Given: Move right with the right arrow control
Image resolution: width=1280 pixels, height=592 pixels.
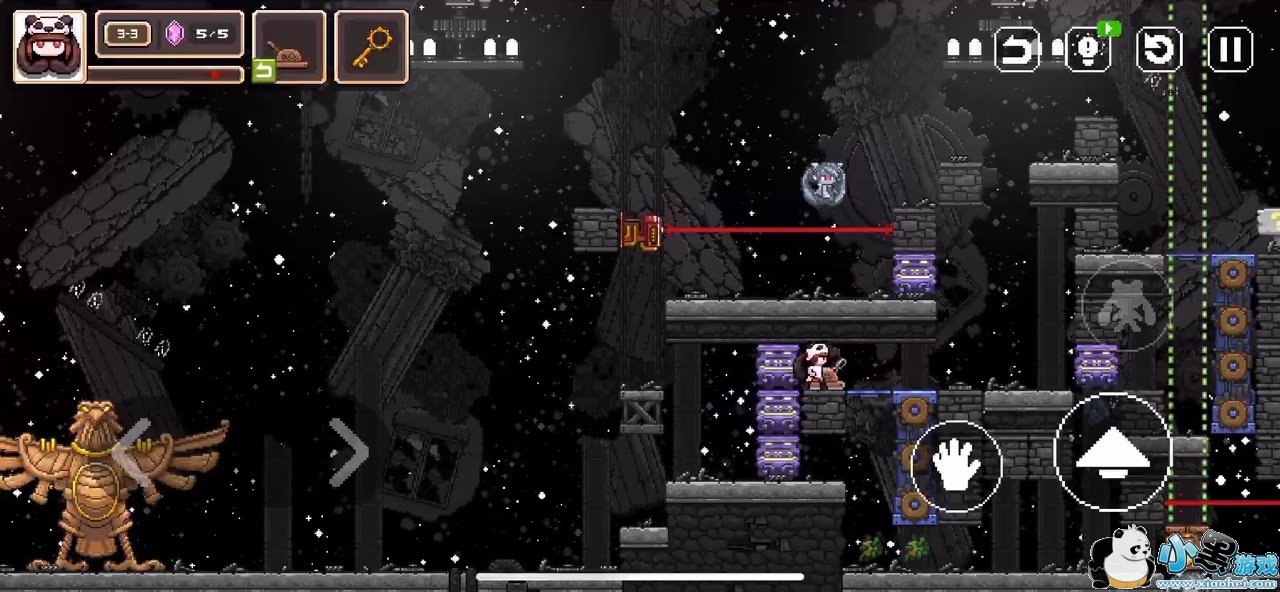Looking at the screenshot, I should click(x=349, y=452).
